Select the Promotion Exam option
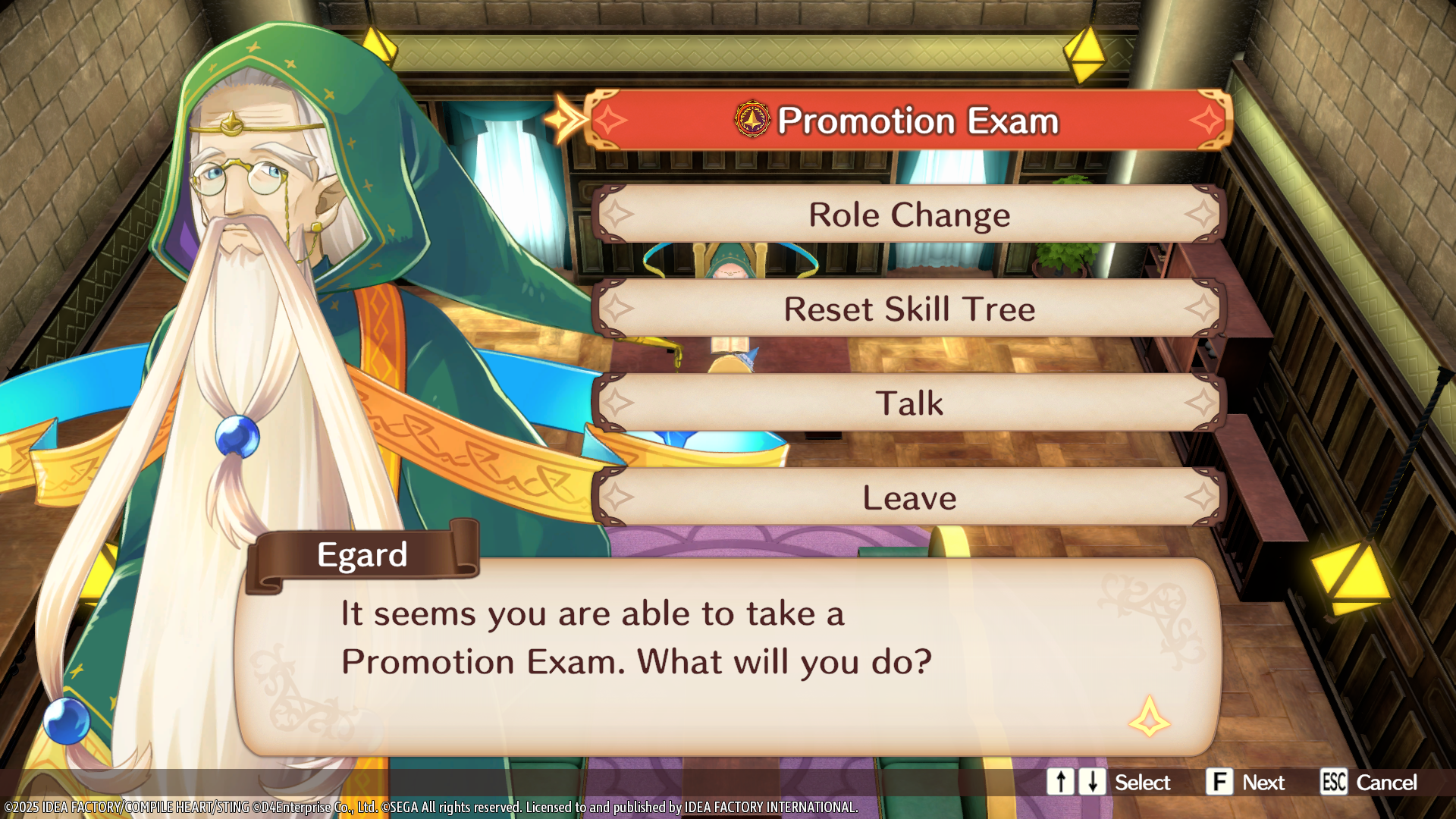1456x819 pixels. tap(908, 121)
